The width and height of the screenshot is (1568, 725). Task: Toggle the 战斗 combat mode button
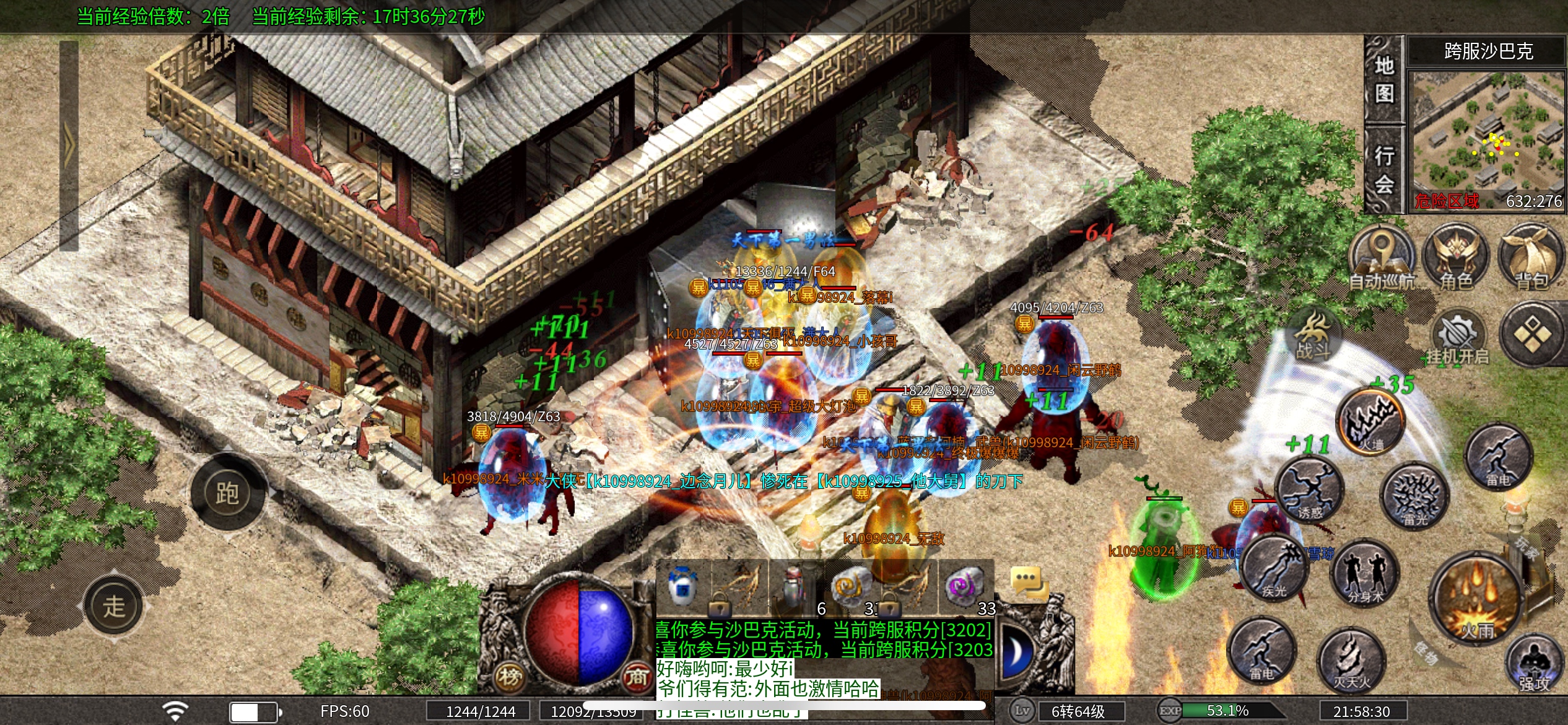pos(1313,338)
